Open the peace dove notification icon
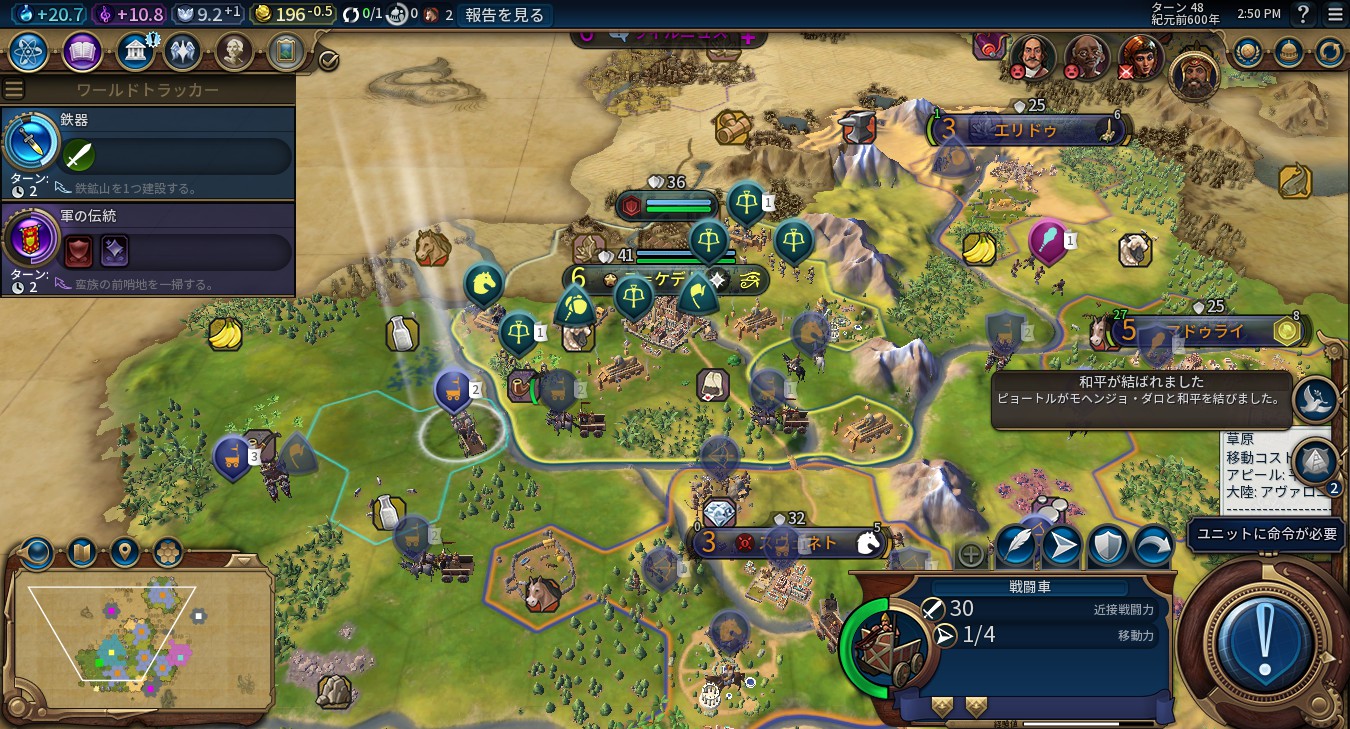The image size is (1350, 729). 1315,398
